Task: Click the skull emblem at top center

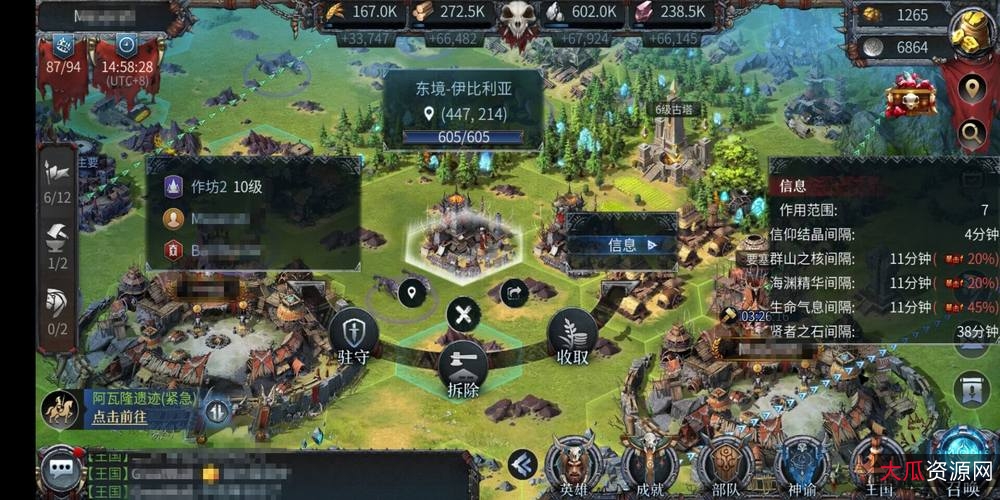Action: coord(519,20)
